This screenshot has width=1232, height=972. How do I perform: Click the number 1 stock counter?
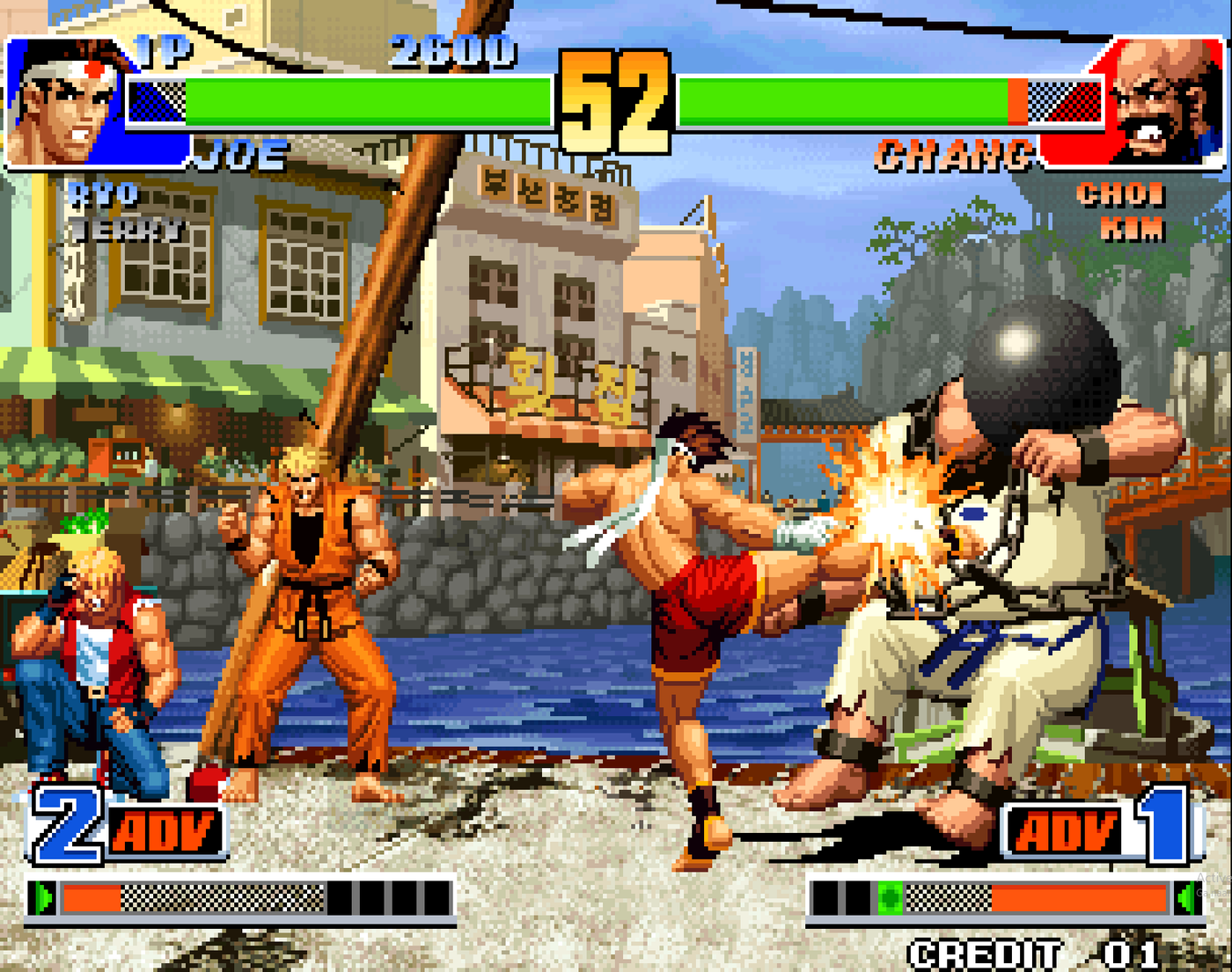tap(1166, 825)
